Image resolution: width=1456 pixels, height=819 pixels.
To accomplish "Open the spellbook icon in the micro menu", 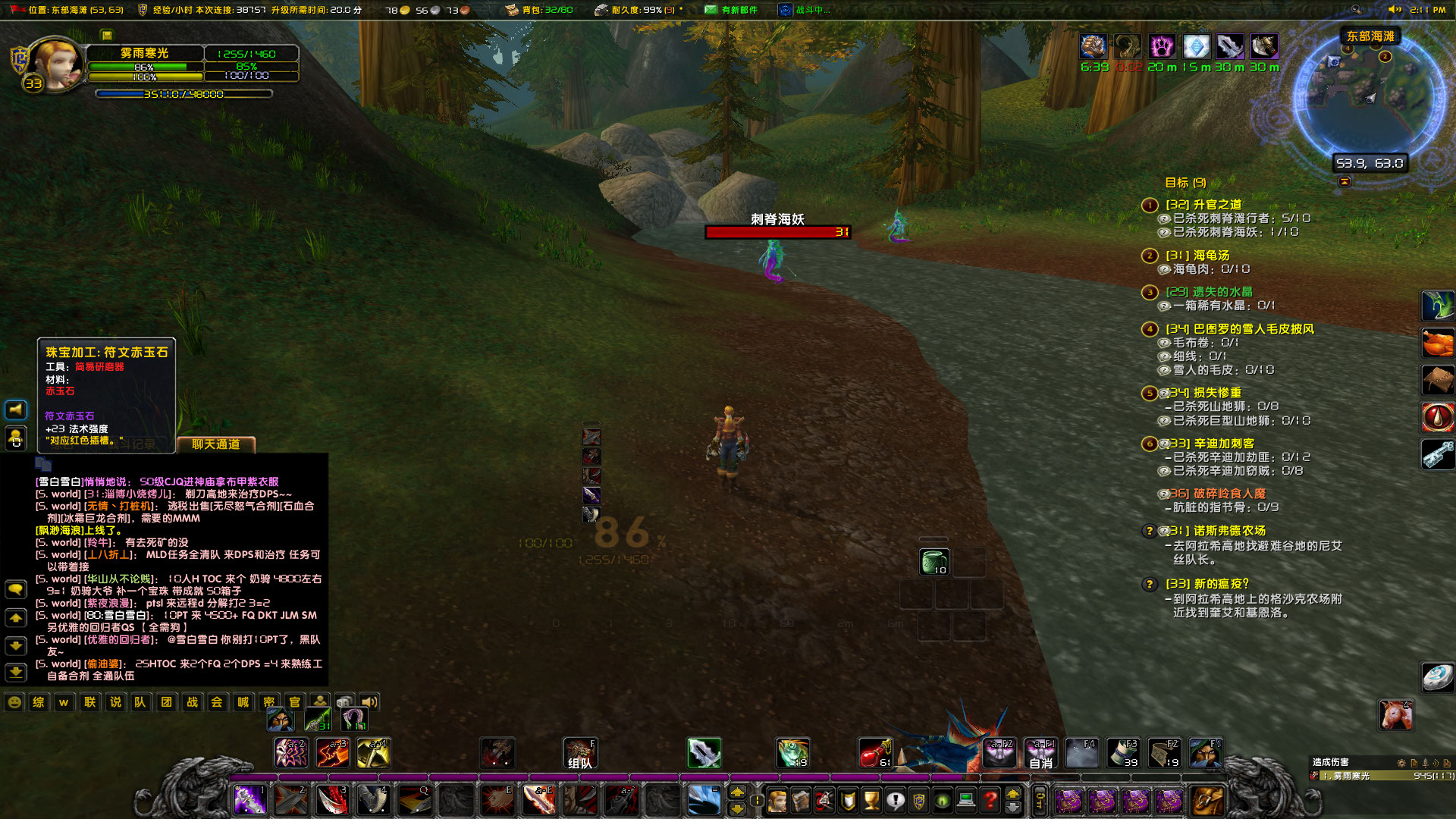I will [801, 799].
